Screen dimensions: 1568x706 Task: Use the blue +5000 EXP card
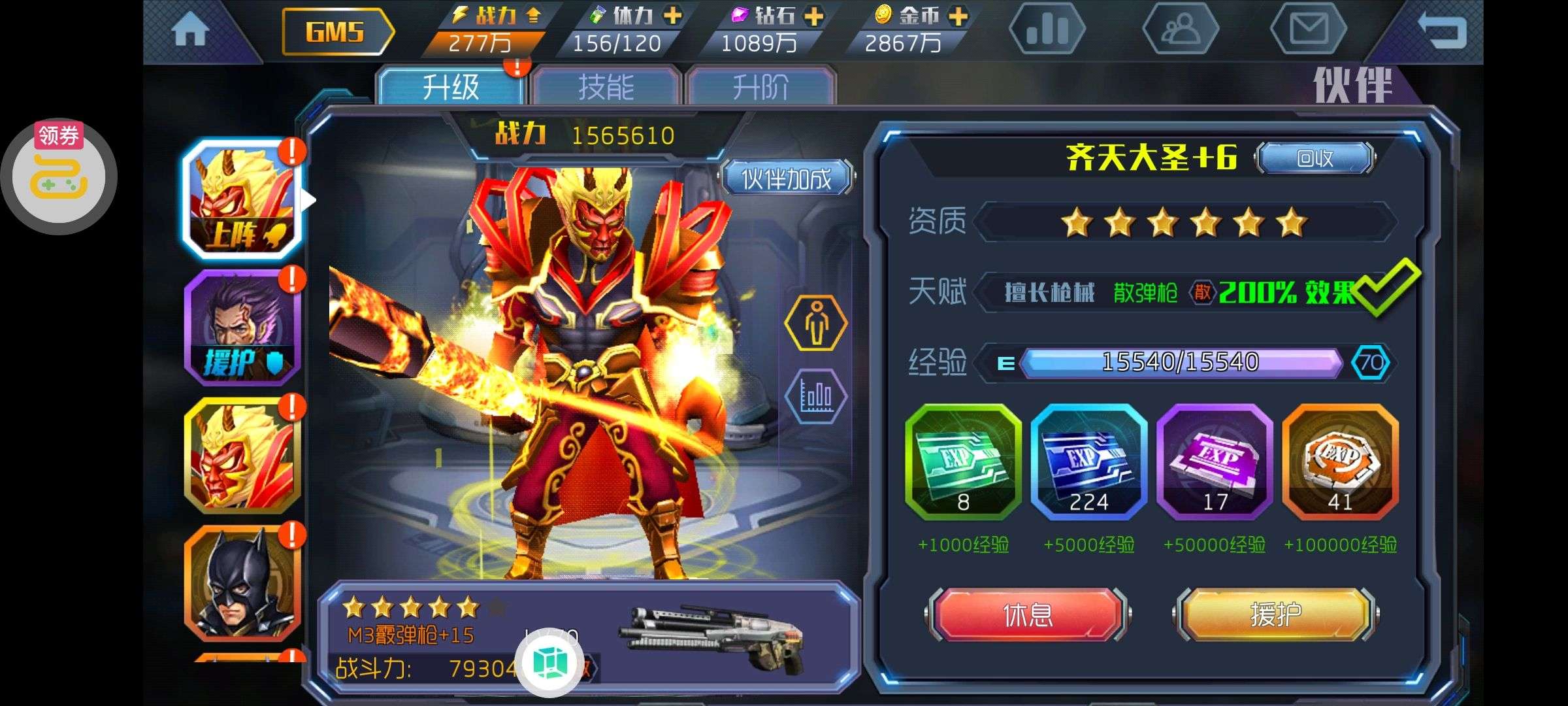pos(1088,462)
